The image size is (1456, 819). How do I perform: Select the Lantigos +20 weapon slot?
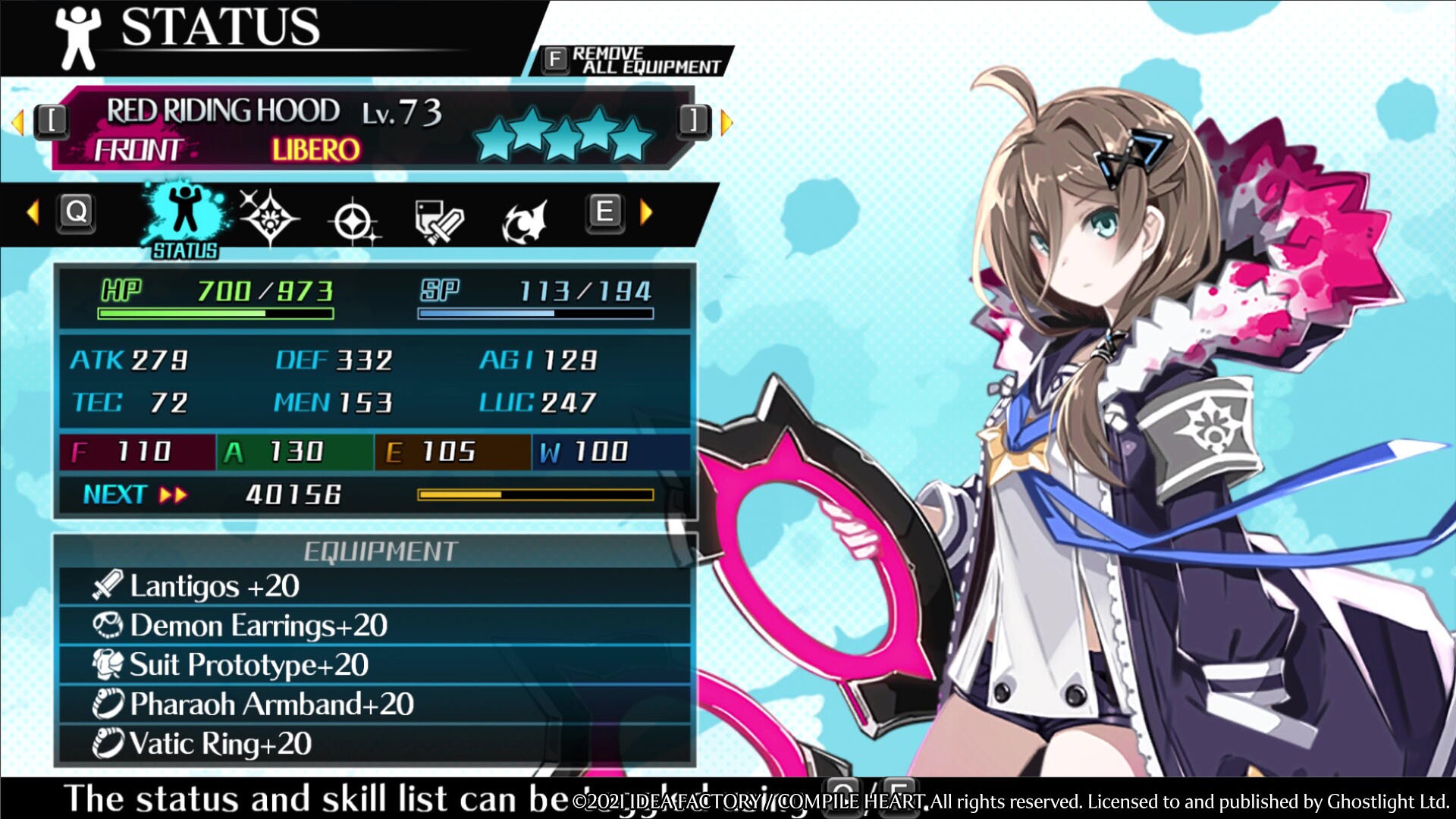pyautogui.click(x=375, y=586)
